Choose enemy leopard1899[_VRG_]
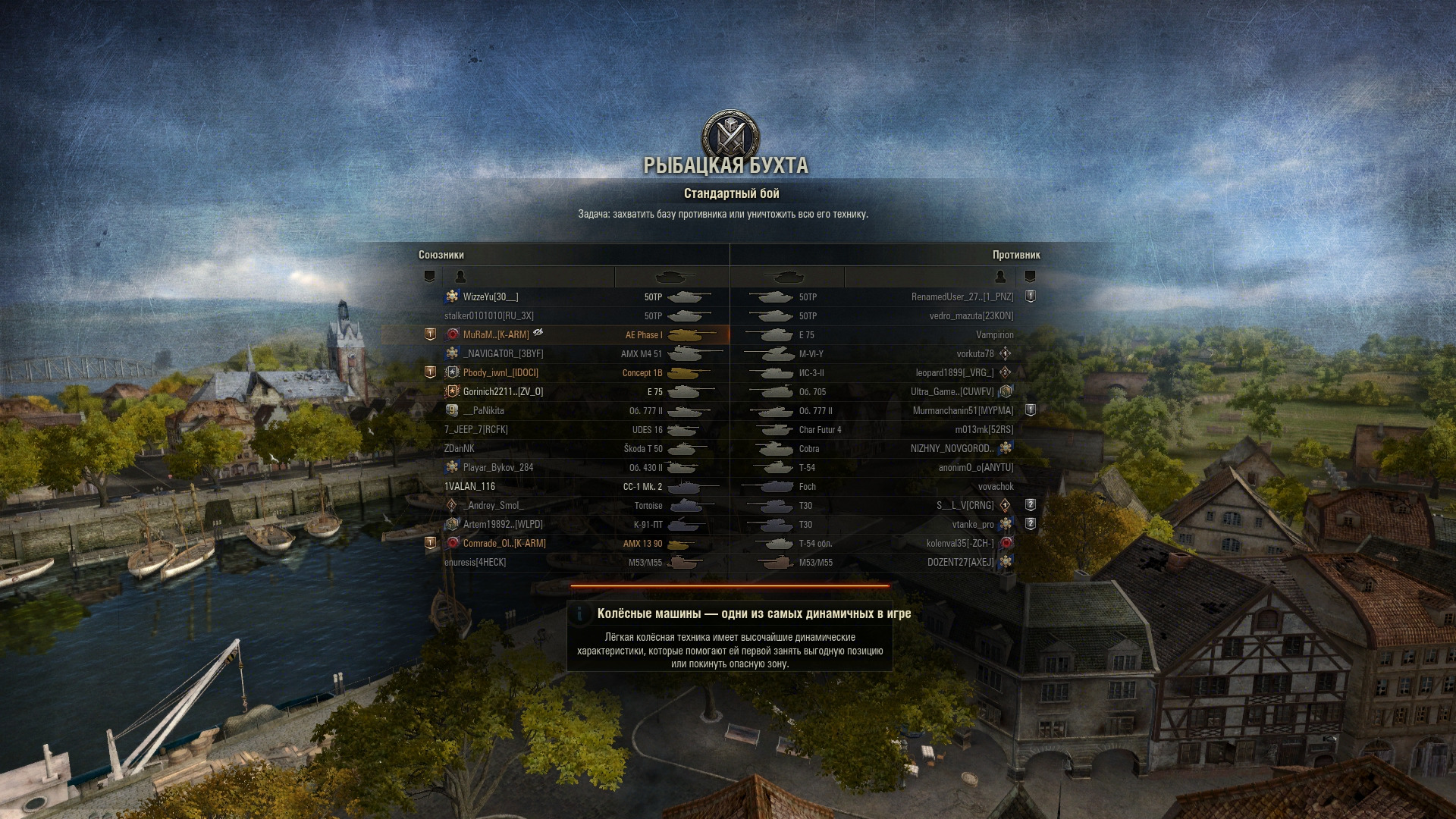 tap(954, 373)
